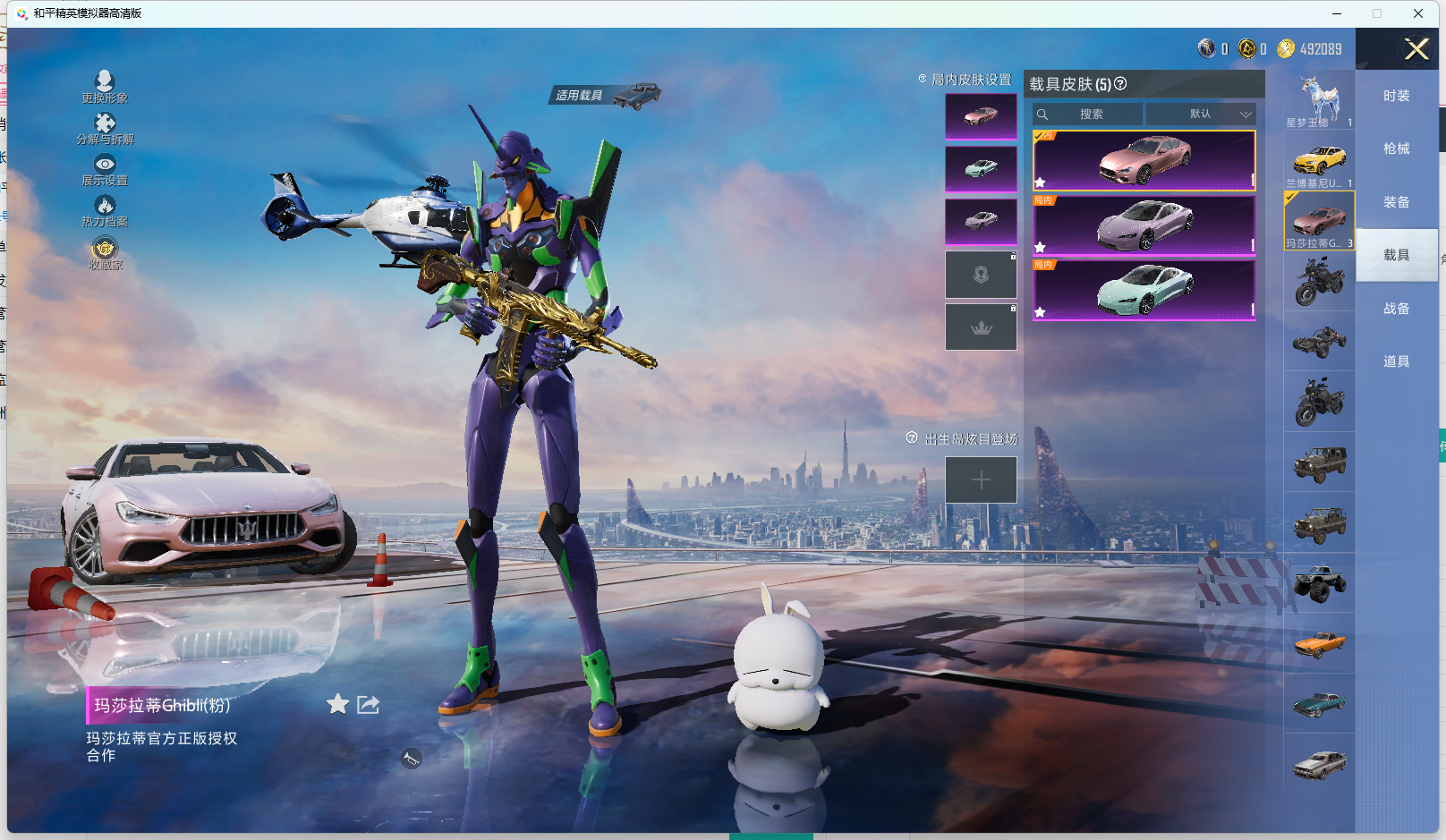The image size is (1446, 840).
Task: Open 分解与拆解 dismantle option
Action: pyautogui.click(x=105, y=129)
